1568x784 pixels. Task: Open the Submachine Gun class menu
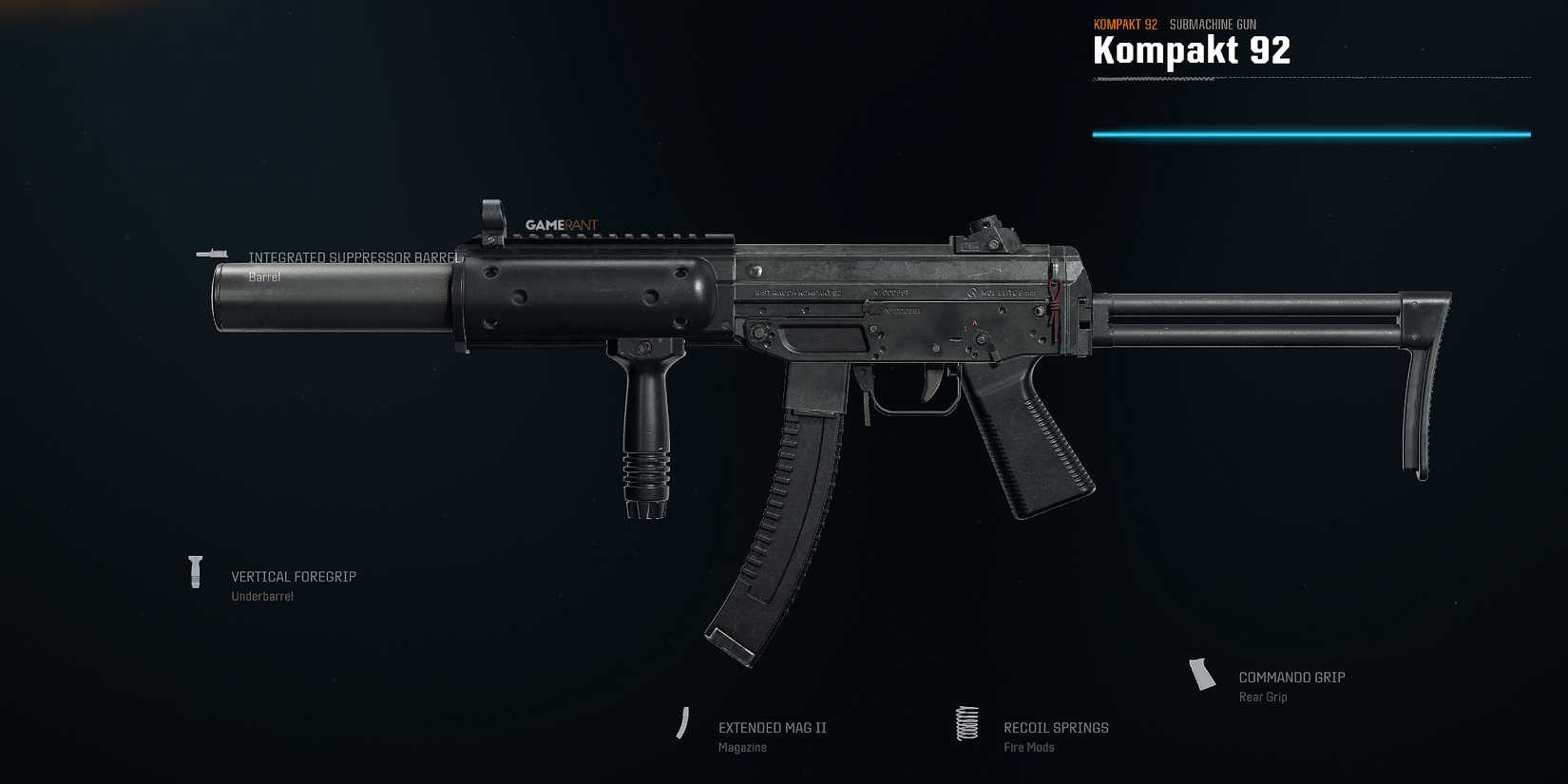point(1213,24)
